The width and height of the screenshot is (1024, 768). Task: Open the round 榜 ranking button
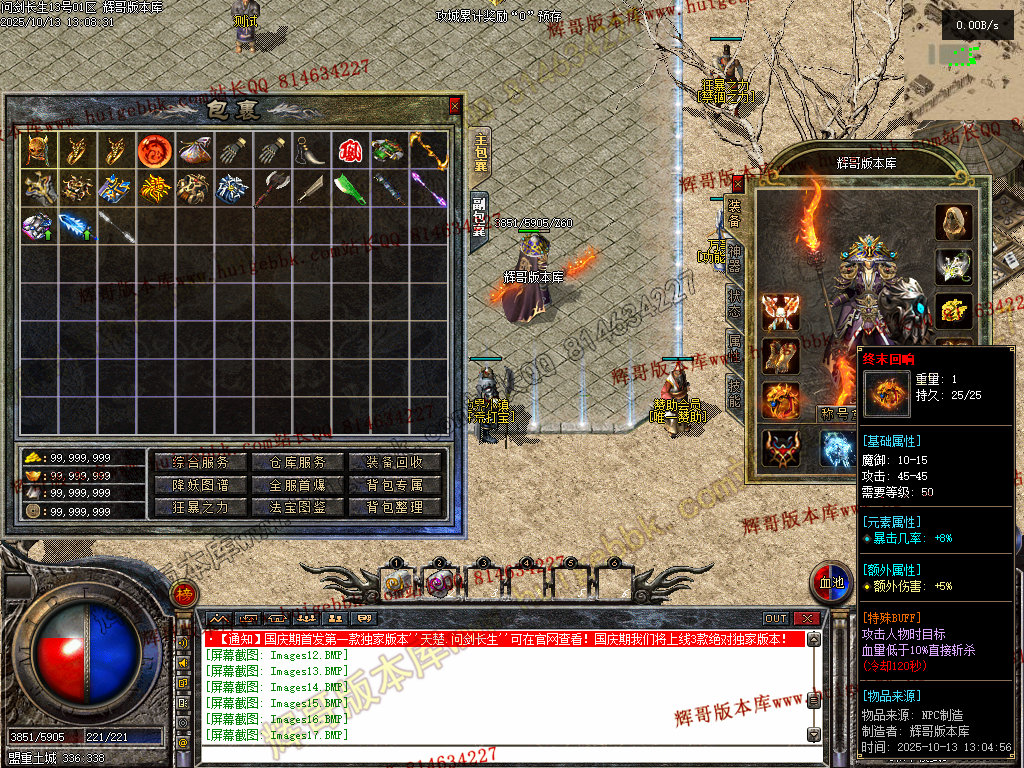[183, 596]
